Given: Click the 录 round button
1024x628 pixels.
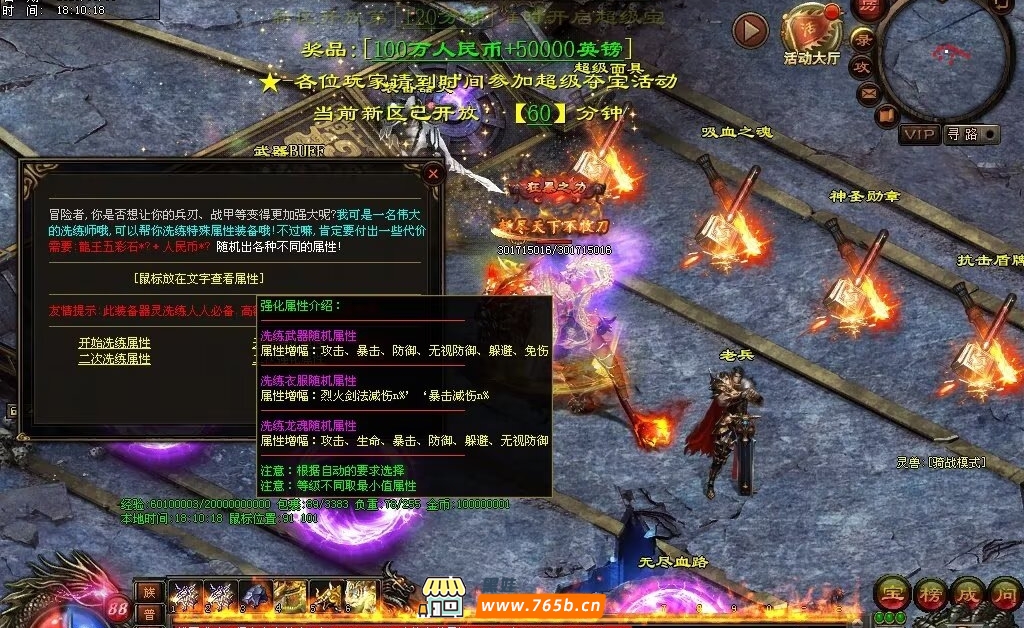Looking at the screenshot, I should click(x=863, y=40).
